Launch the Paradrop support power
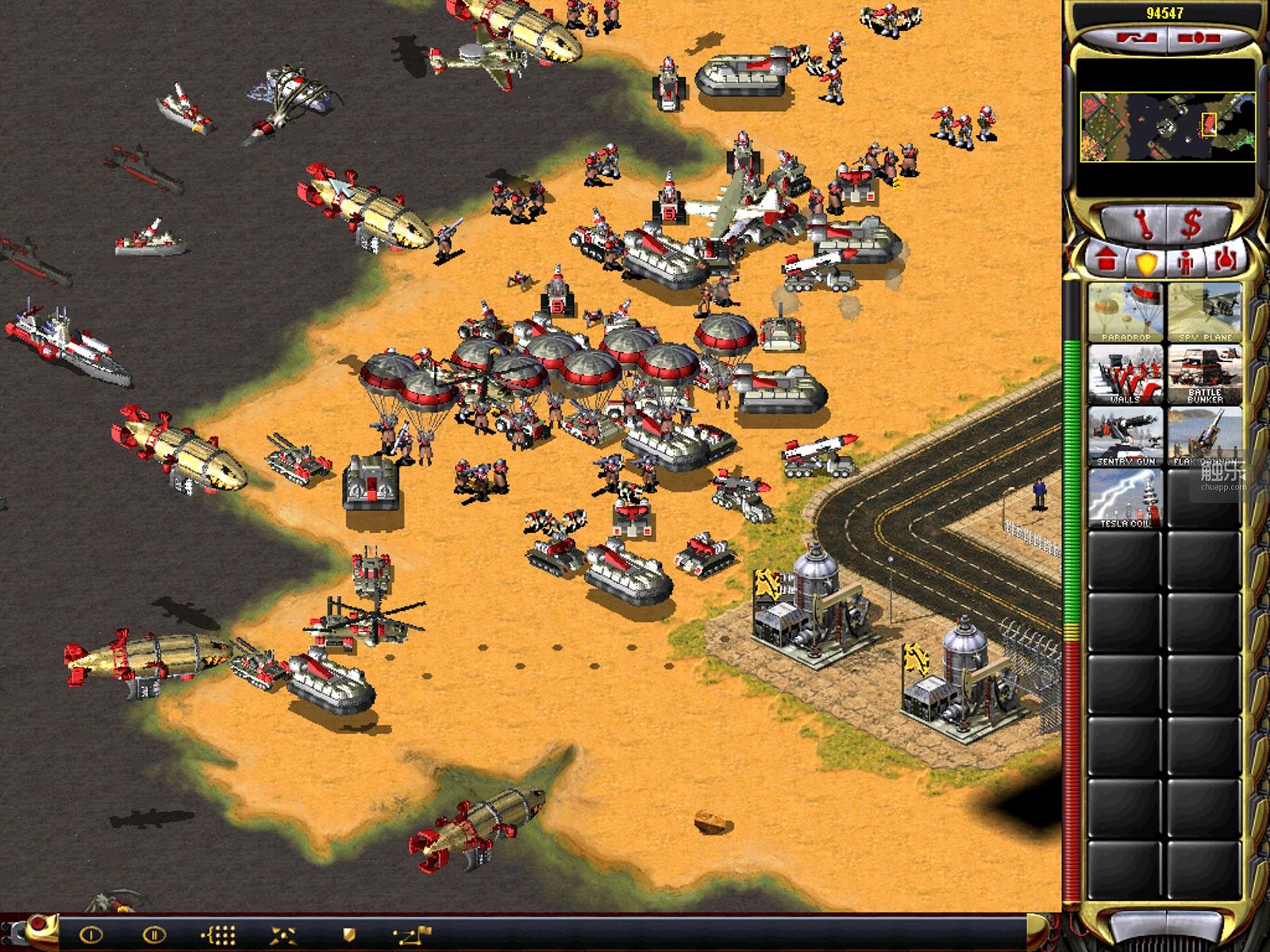The height and width of the screenshot is (952, 1270). 1124,313
